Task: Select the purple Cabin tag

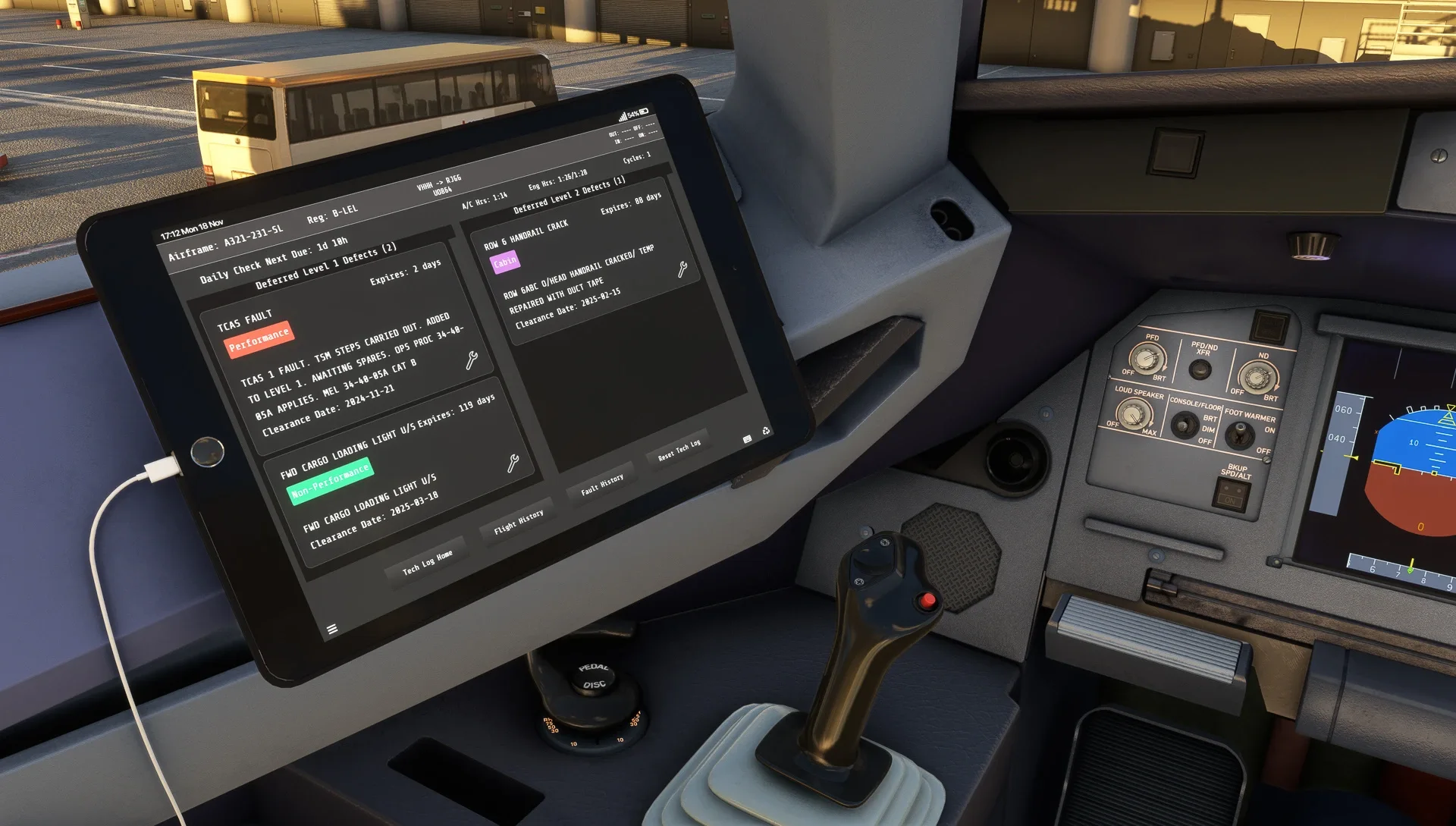Action: 505,262
